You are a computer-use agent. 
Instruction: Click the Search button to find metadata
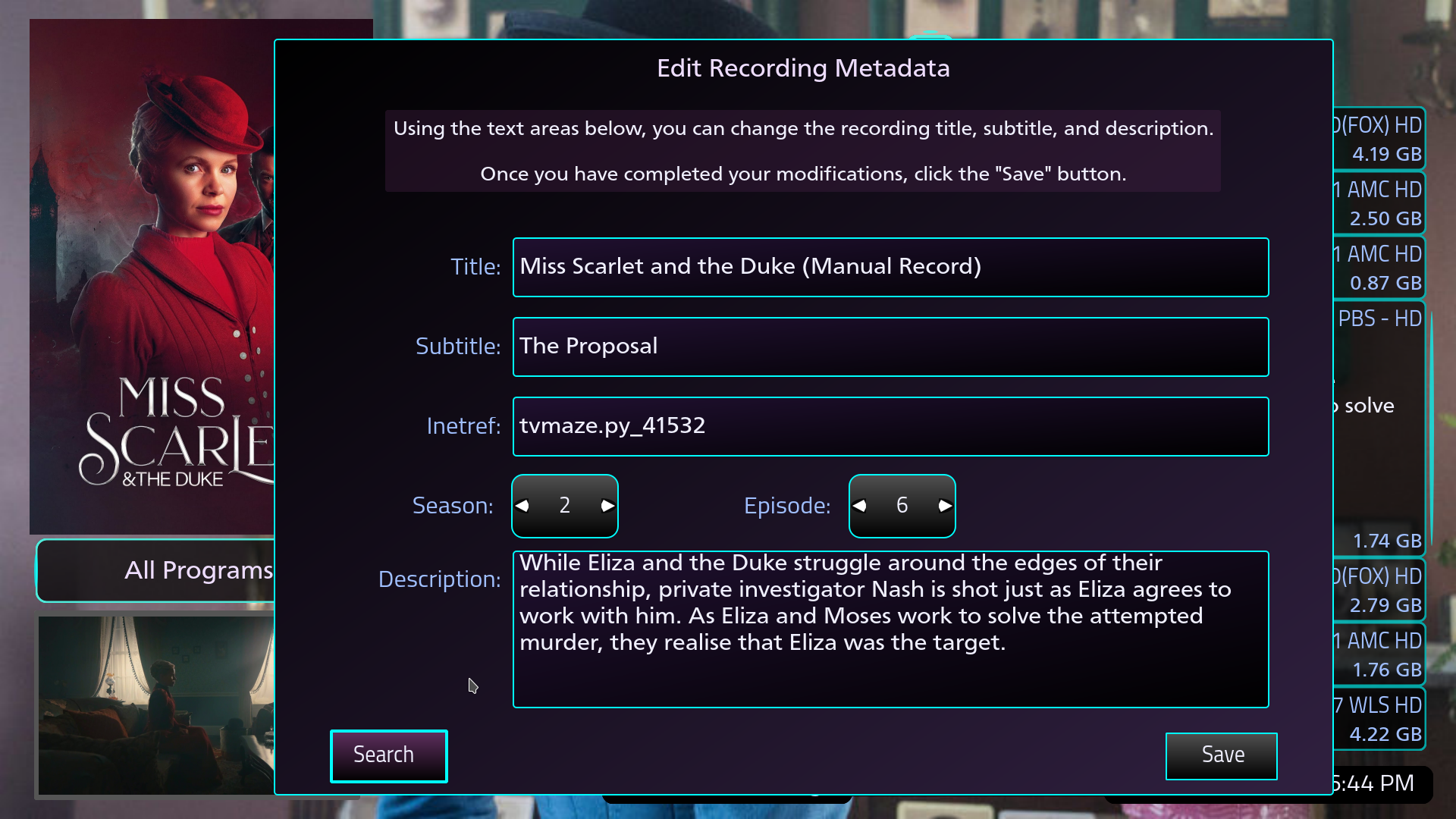click(388, 755)
